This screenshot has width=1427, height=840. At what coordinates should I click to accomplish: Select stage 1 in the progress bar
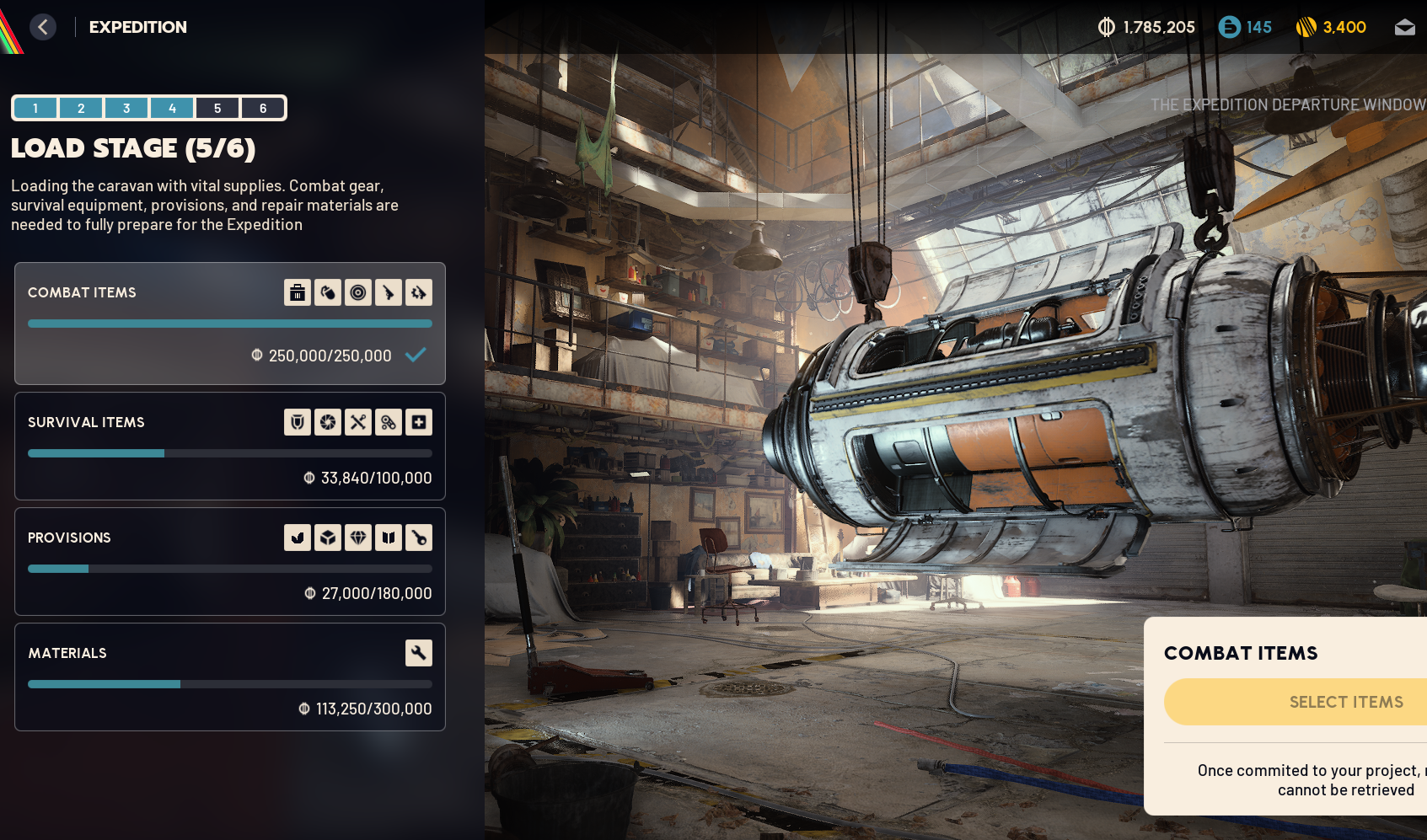point(35,108)
